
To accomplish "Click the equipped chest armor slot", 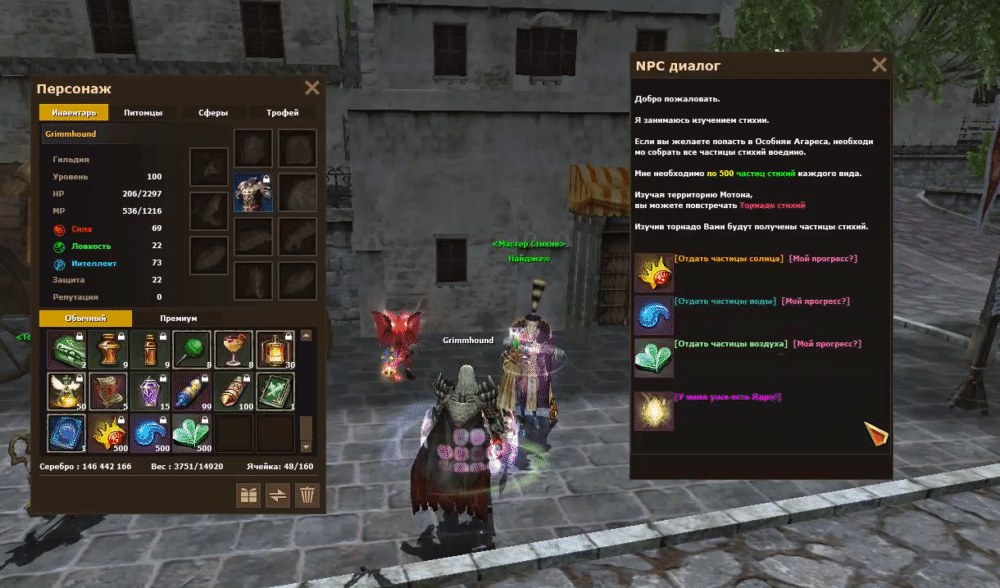I will (x=253, y=193).
